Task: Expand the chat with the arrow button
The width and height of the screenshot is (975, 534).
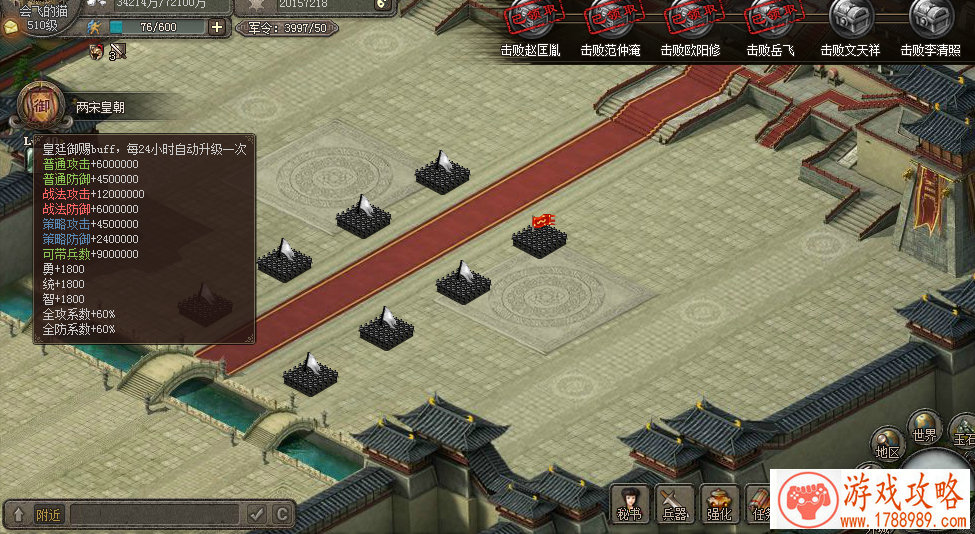Action: pyautogui.click(x=18, y=515)
